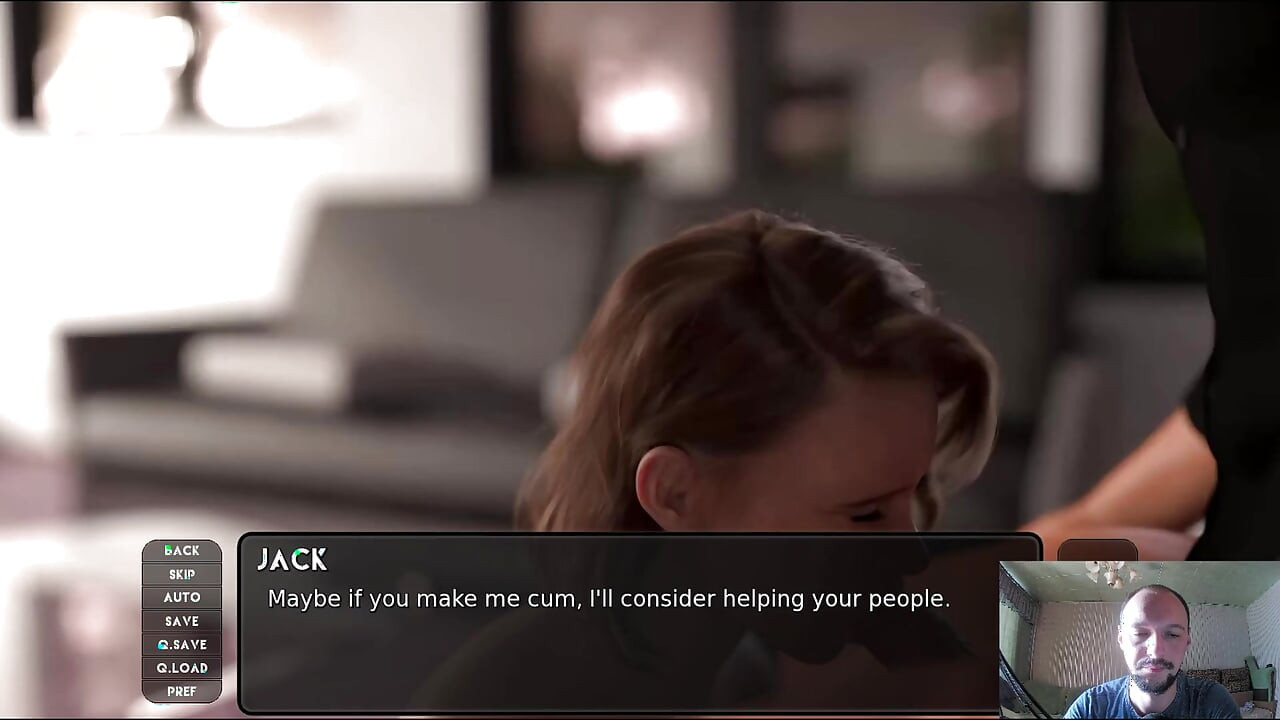Click inside the dialogue window to continue
The height and width of the screenshot is (720, 1280).
(x=640, y=650)
